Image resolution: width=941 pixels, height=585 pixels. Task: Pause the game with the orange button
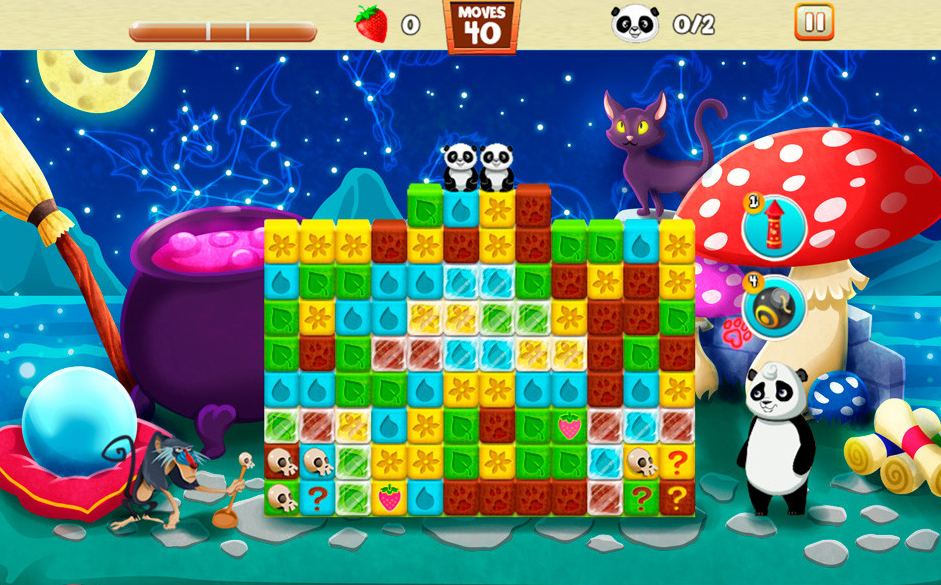(x=814, y=22)
